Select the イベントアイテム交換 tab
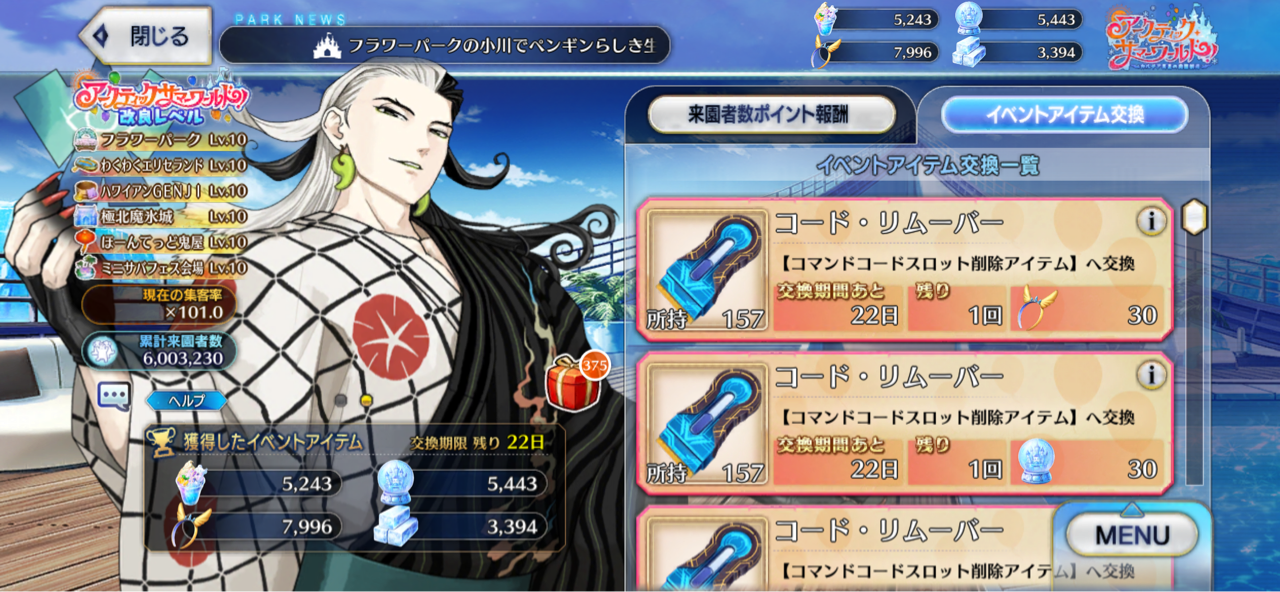Image resolution: width=1280 pixels, height=592 pixels. [1064, 115]
